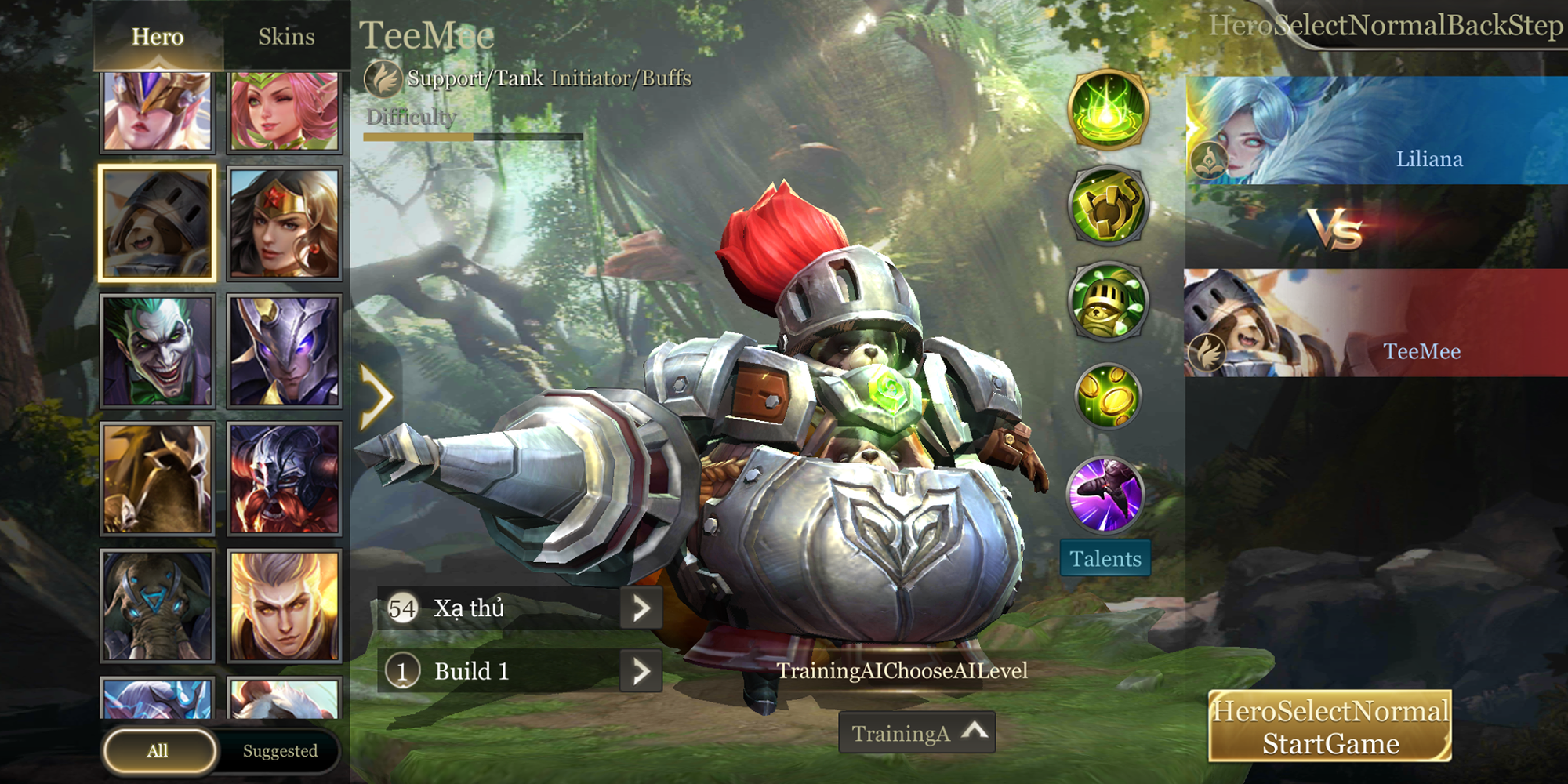Screen dimensions: 1568x784
Task: Switch to Suggested heroes filter
Action: [280, 751]
